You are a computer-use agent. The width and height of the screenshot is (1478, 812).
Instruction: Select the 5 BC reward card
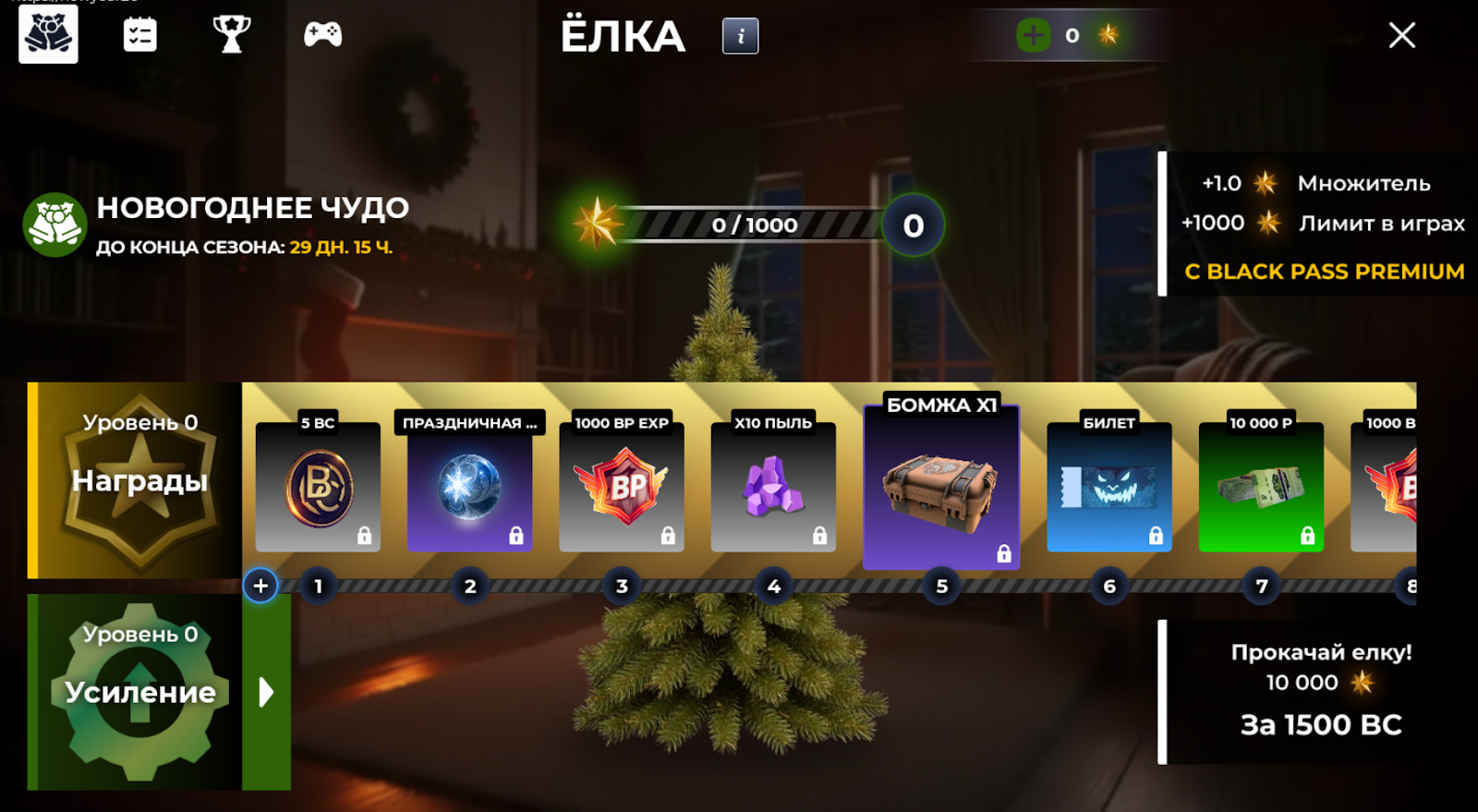(318, 487)
